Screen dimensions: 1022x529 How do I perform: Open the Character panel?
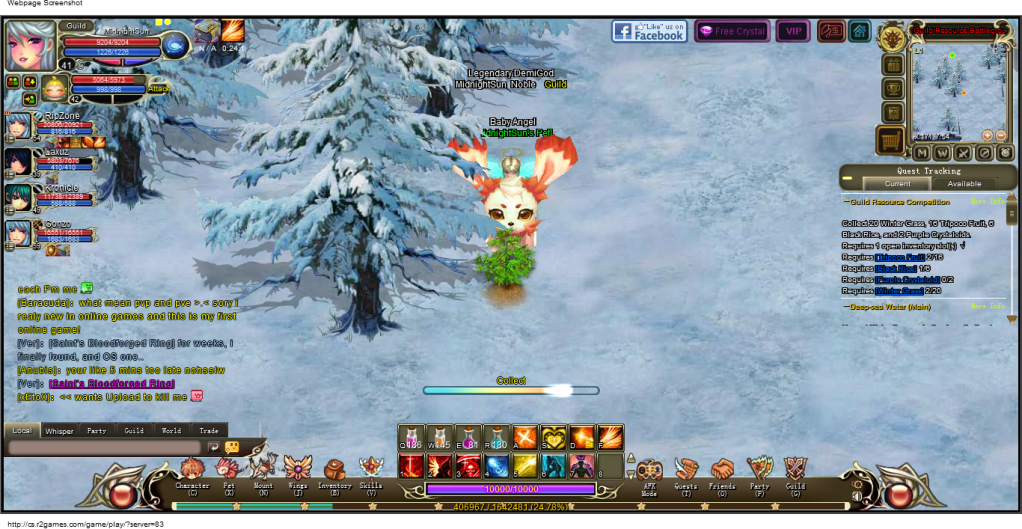click(x=192, y=469)
